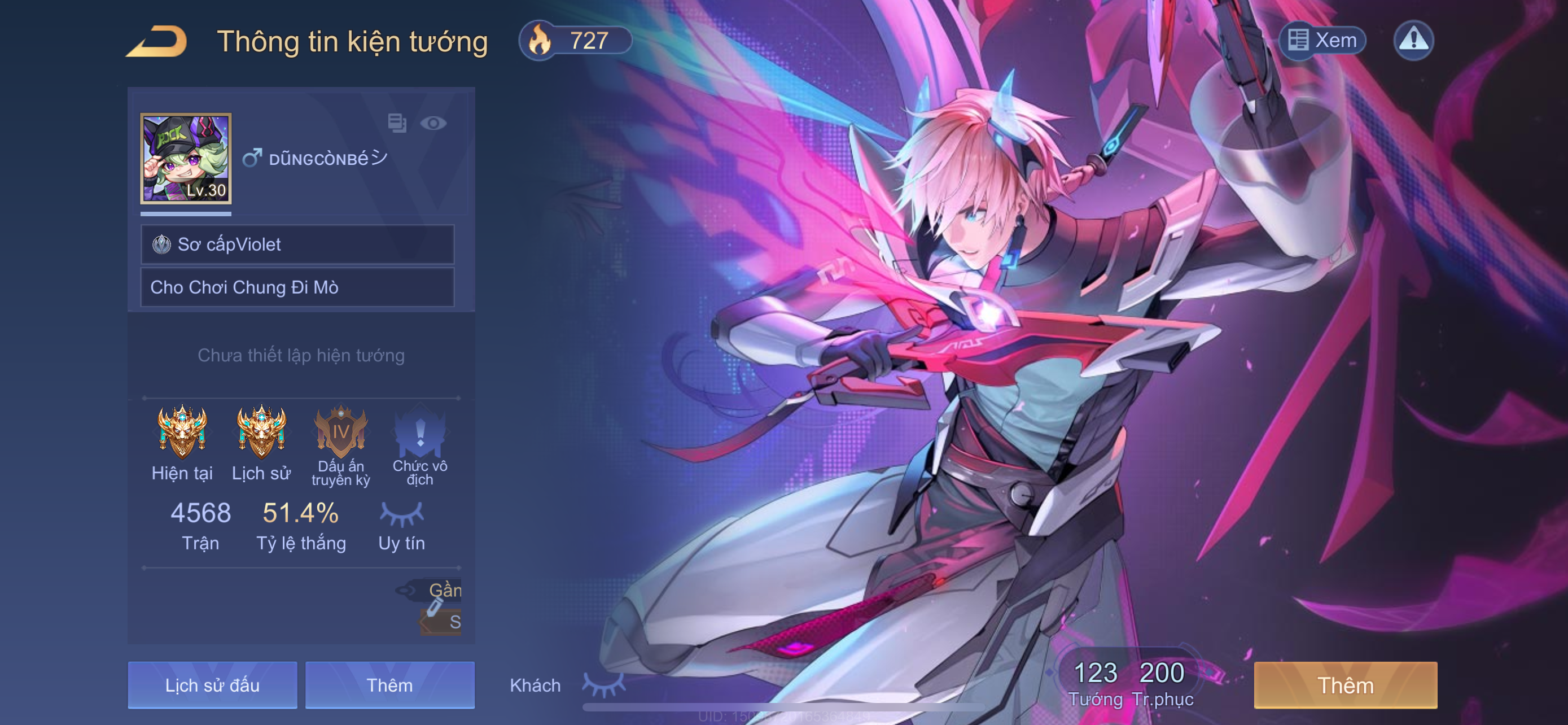The image size is (1568, 725).
Task: Click the blue Thêm button
Action: click(x=389, y=685)
